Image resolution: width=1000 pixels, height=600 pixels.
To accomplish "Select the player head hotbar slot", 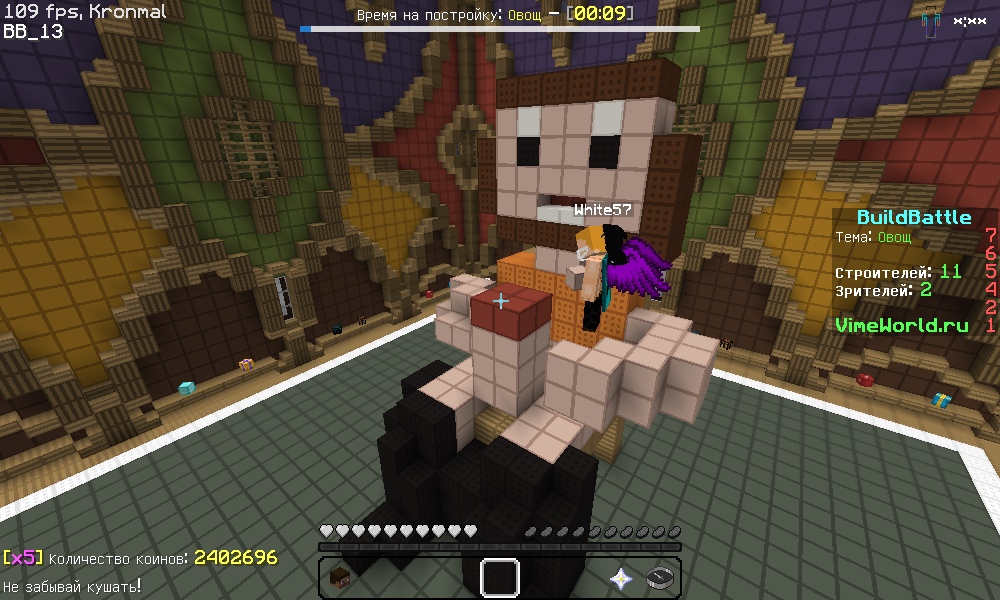I will click(x=341, y=577).
